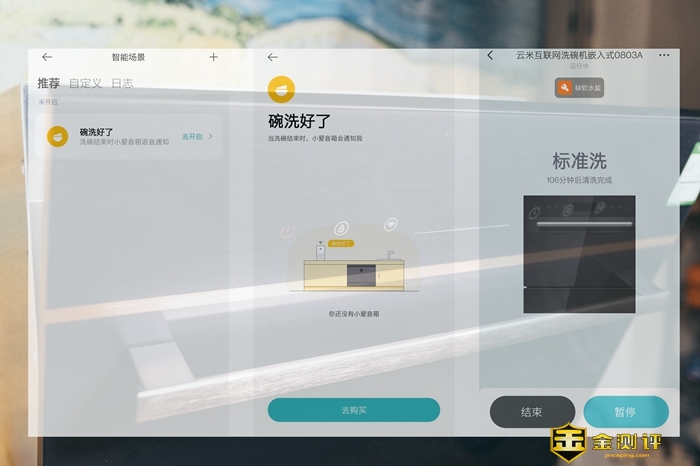Show the 日志 tab

[121, 83]
